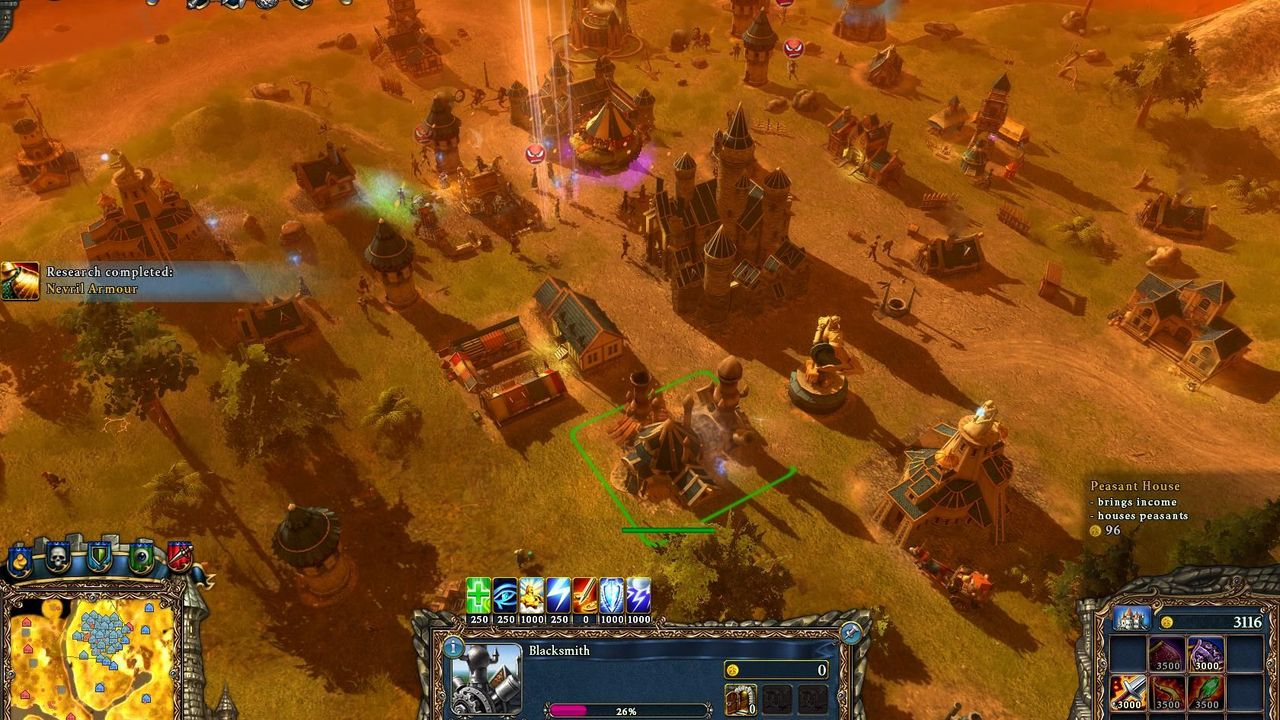1280x720 pixels.
Task: Cast the green cross healing spell
Action: tap(478, 594)
